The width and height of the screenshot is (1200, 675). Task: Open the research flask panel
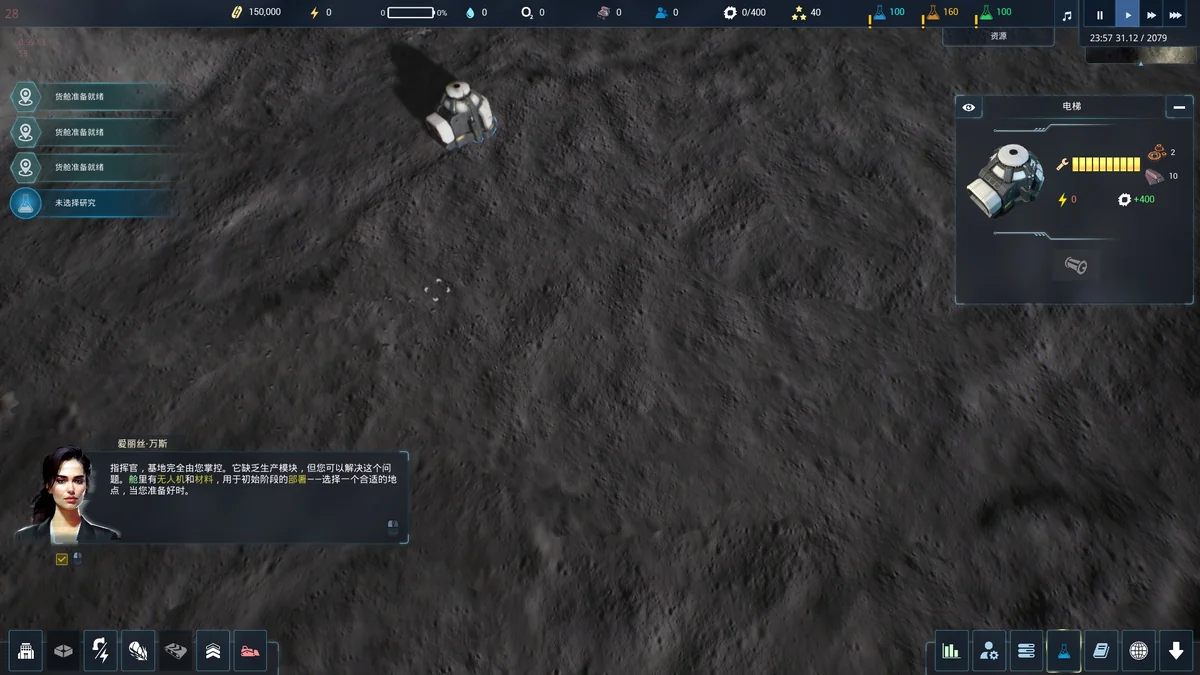tap(1063, 651)
